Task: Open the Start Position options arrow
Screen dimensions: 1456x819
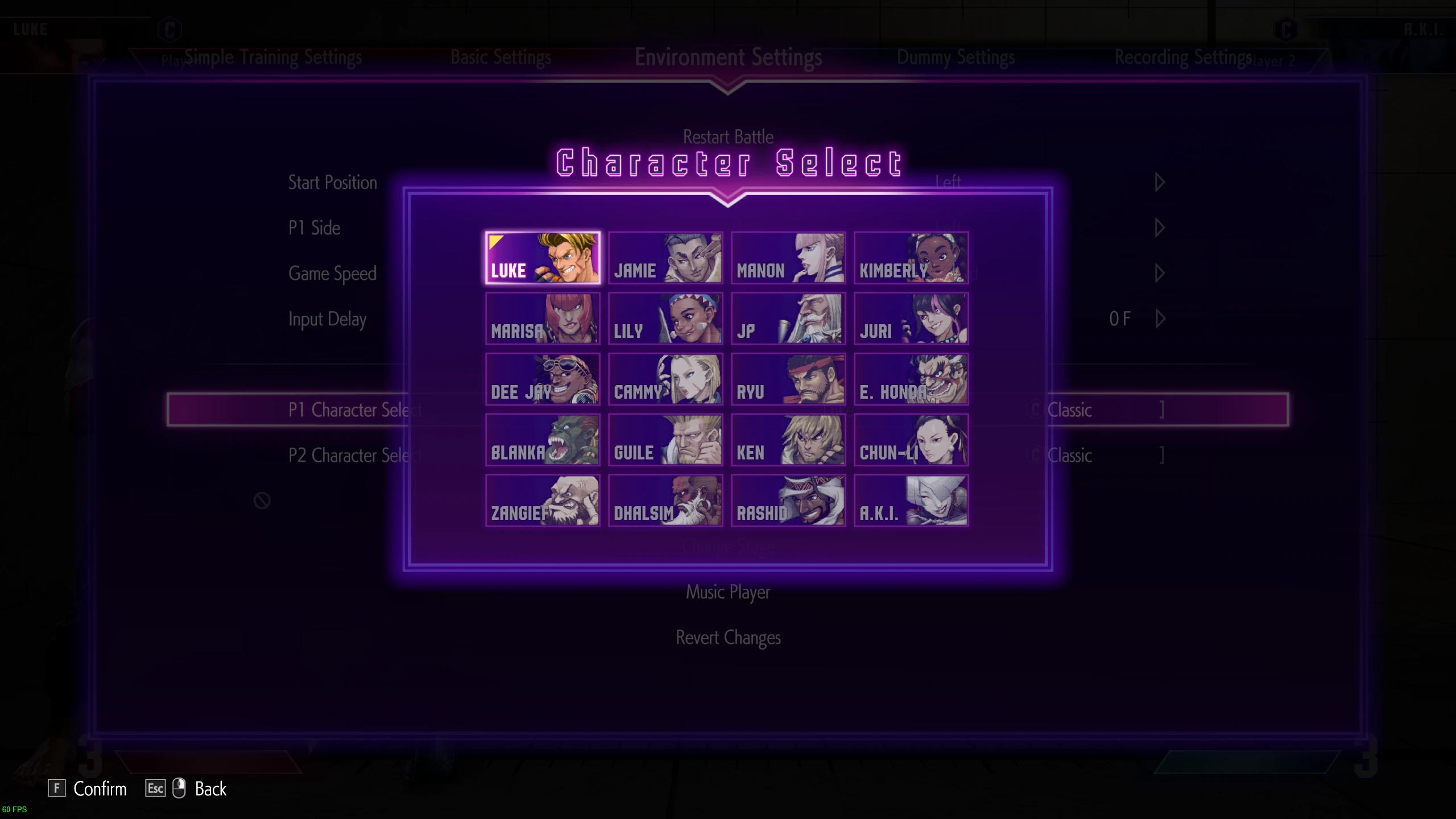Action: tap(1159, 182)
